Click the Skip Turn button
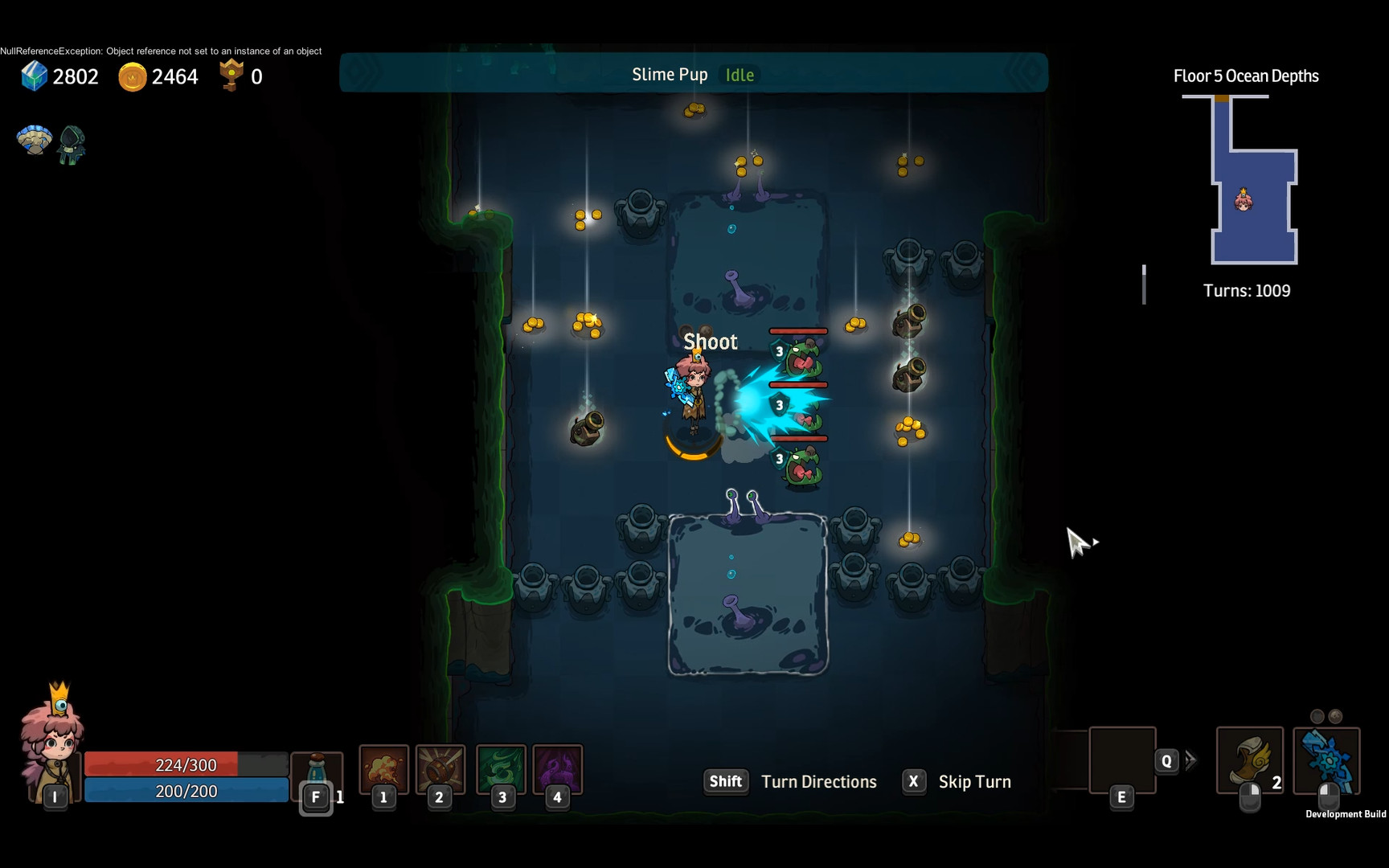The width and height of the screenshot is (1389, 868). [957, 782]
